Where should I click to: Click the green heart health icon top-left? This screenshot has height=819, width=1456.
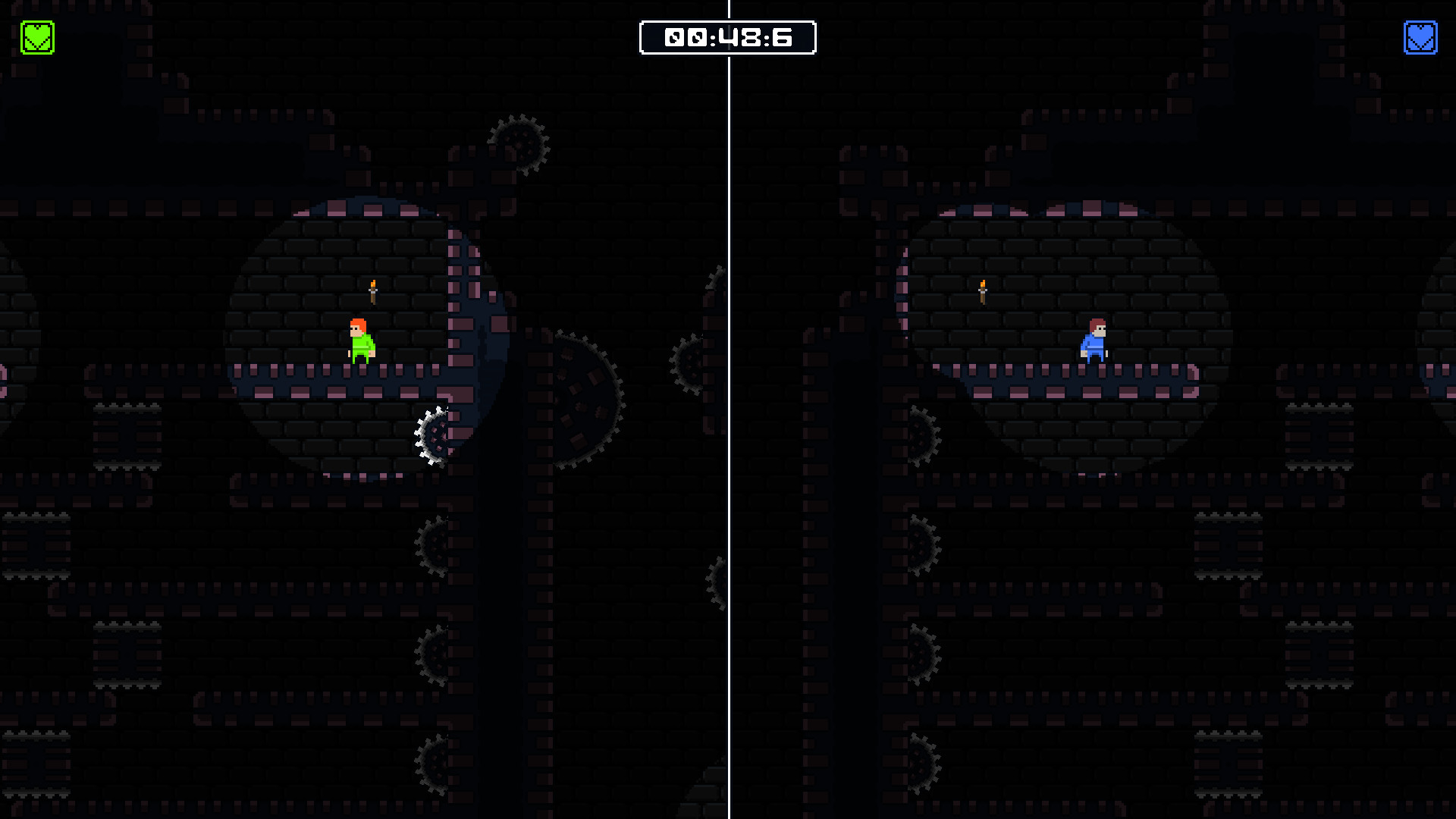36,35
